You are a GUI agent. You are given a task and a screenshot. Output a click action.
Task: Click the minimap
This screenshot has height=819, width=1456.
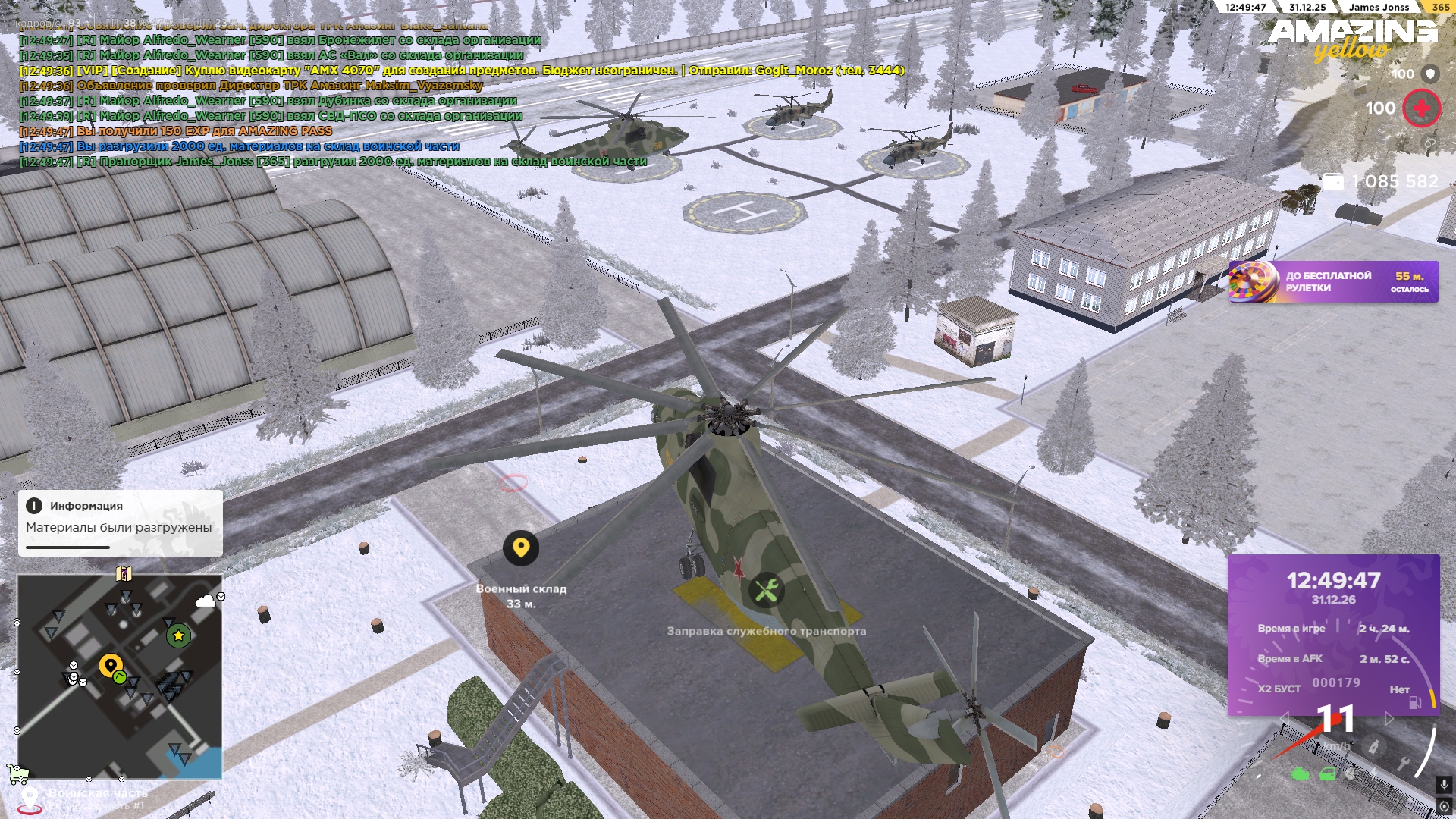point(120,676)
